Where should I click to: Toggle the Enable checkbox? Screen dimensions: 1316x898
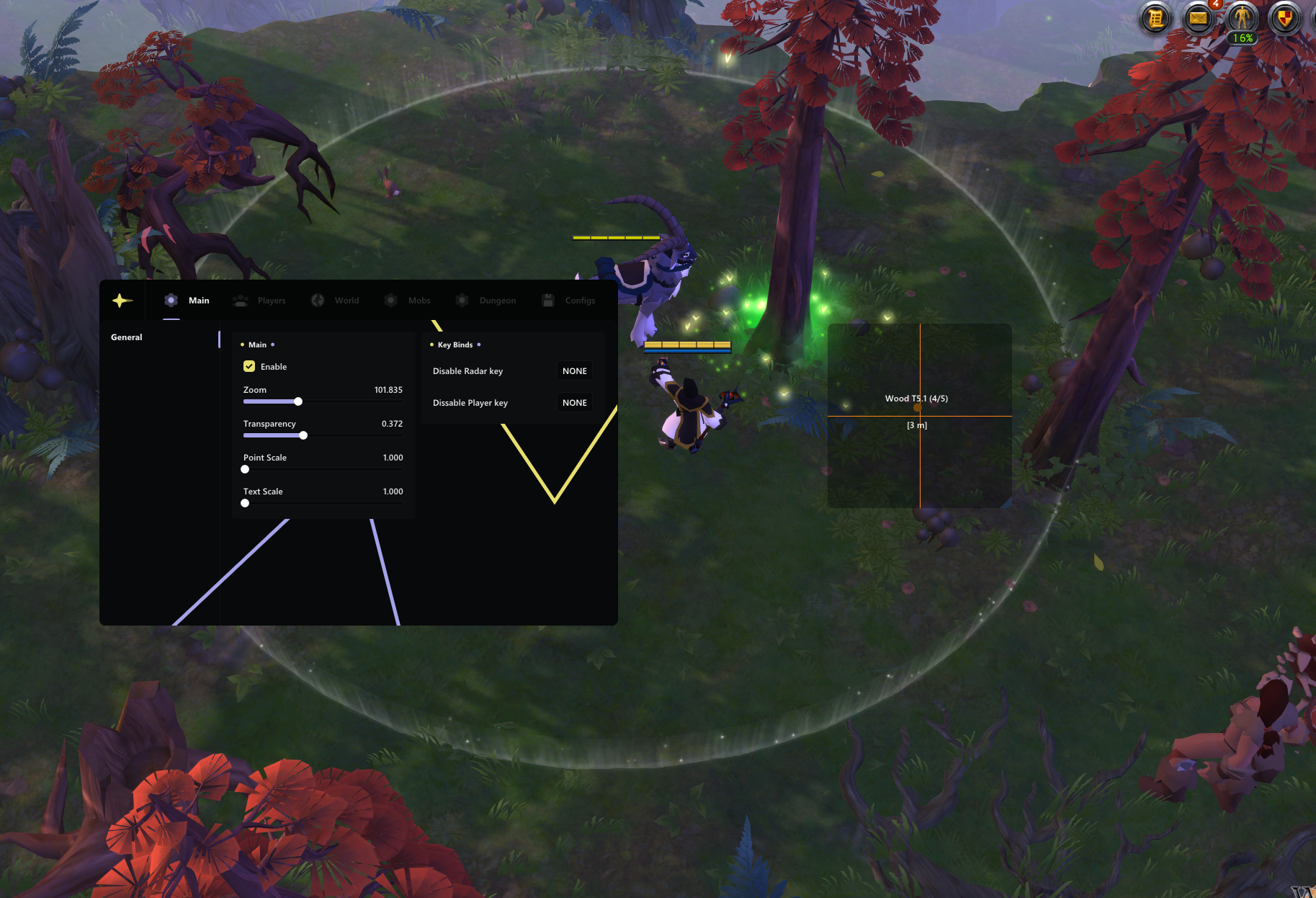pos(249,367)
